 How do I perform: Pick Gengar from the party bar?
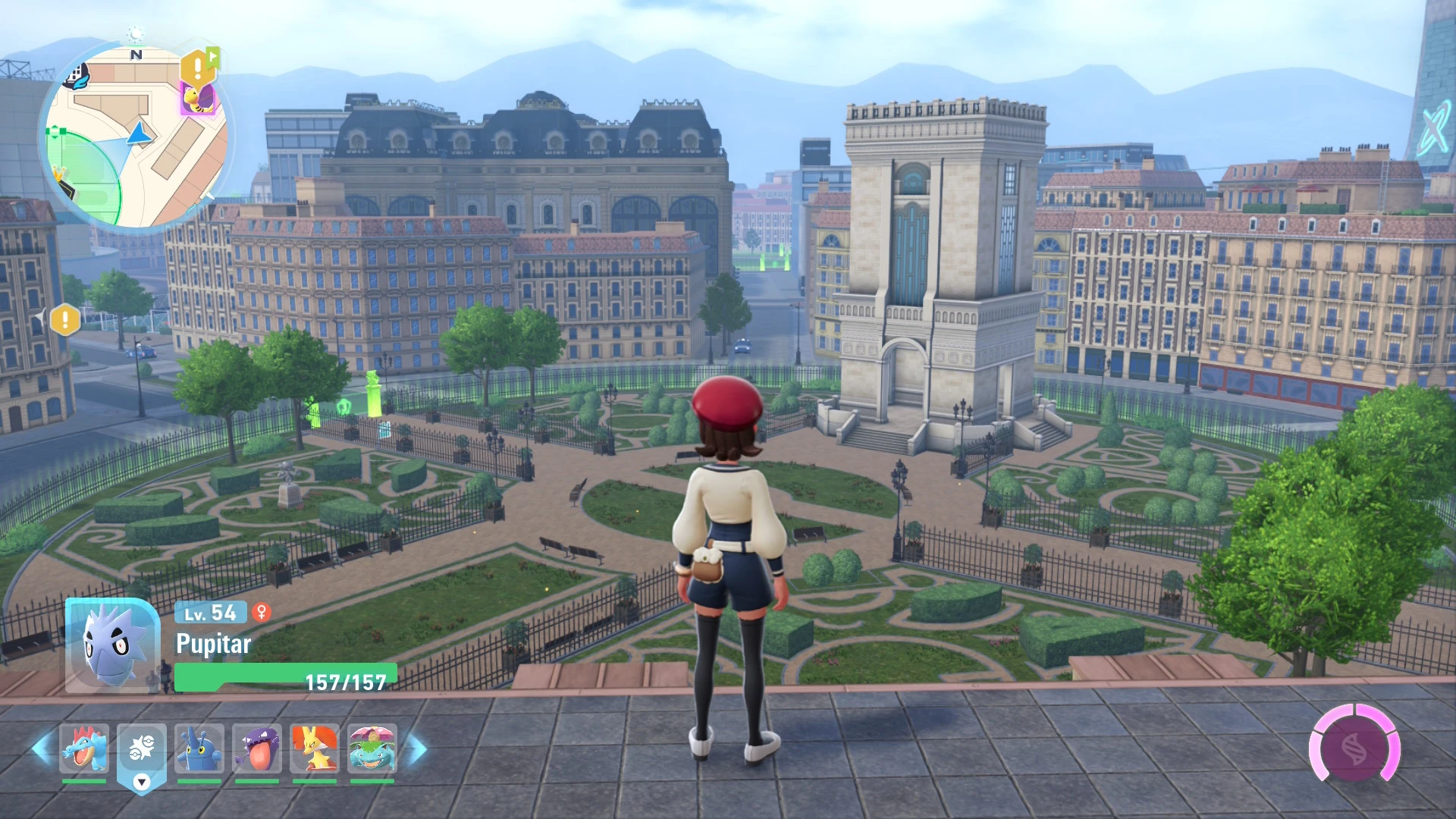(x=257, y=748)
